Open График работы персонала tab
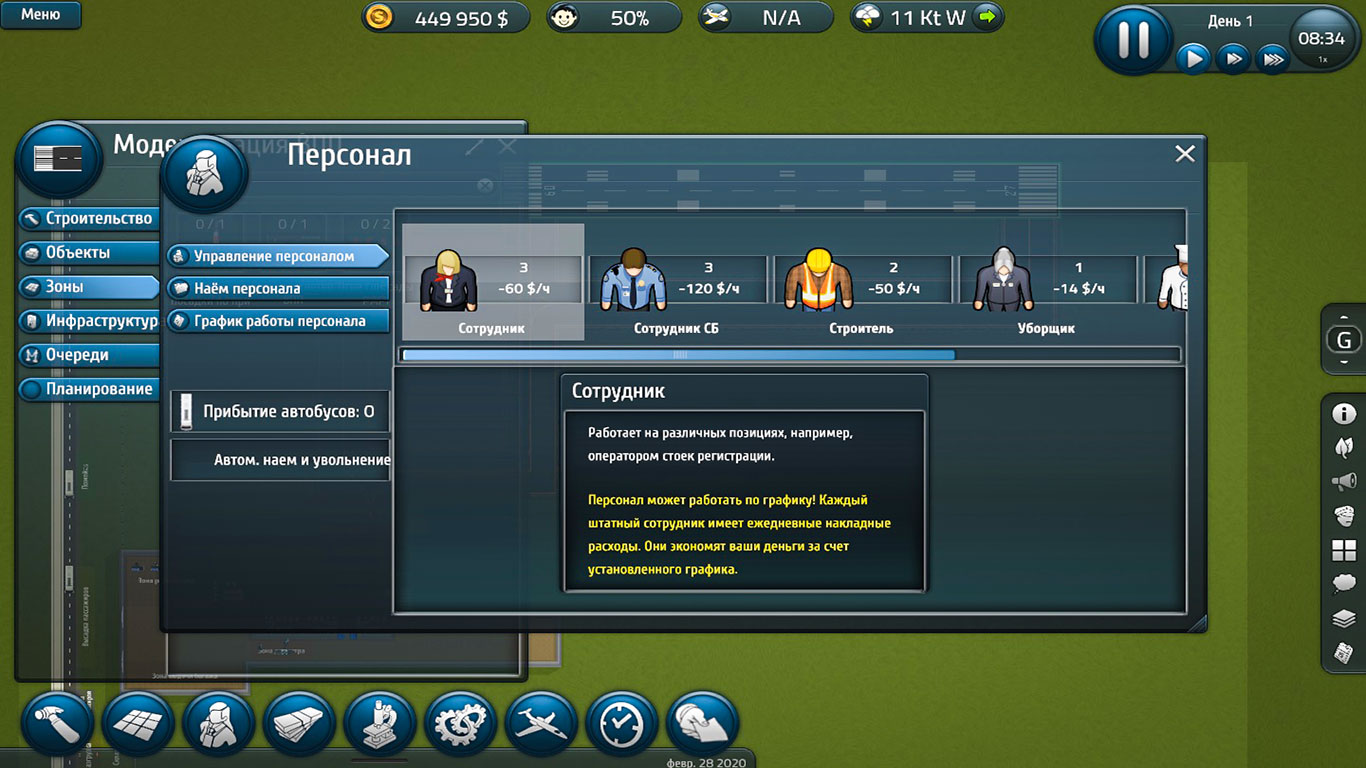1366x768 pixels. pyautogui.click(x=277, y=321)
